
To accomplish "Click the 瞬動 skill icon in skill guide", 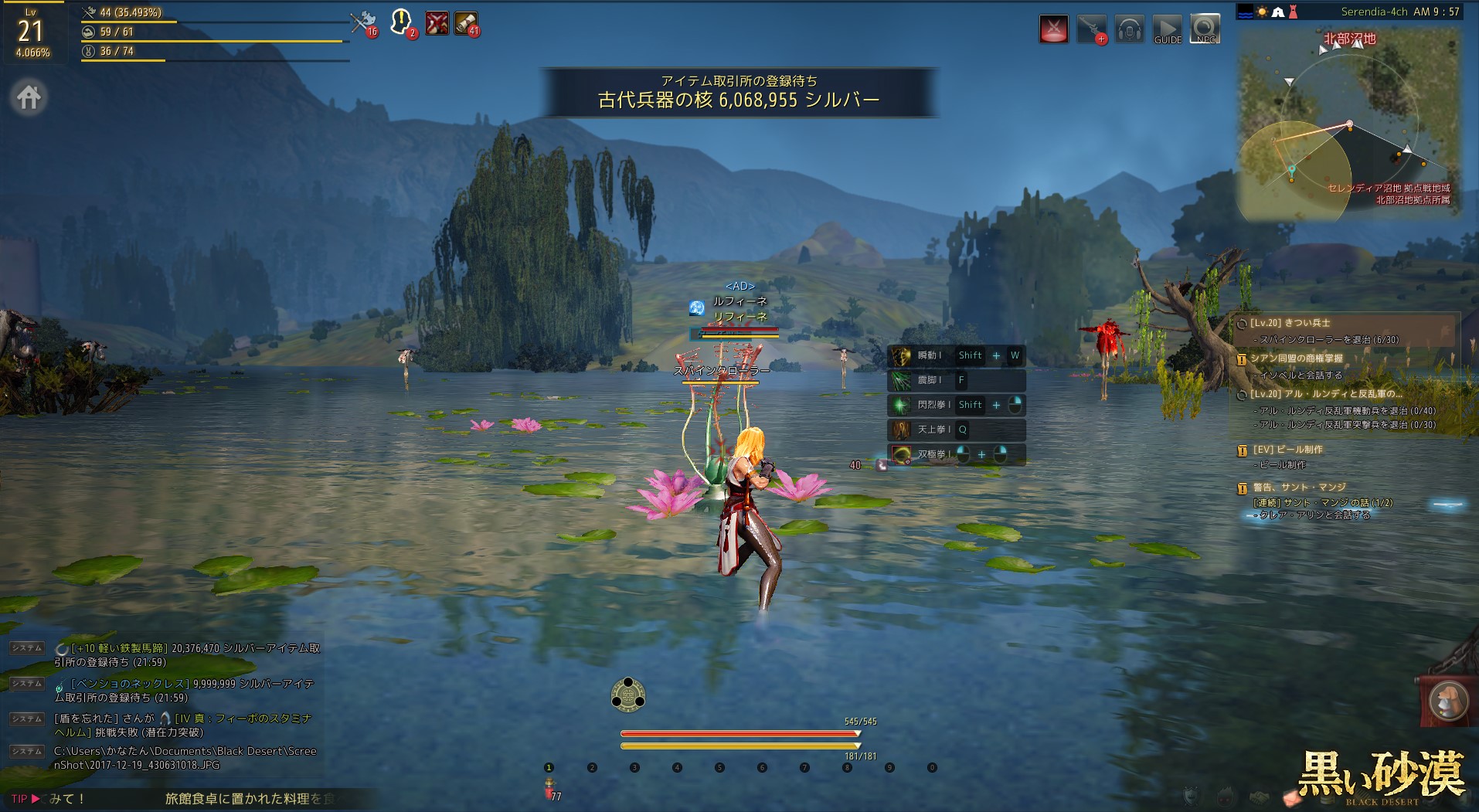I will click(901, 356).
